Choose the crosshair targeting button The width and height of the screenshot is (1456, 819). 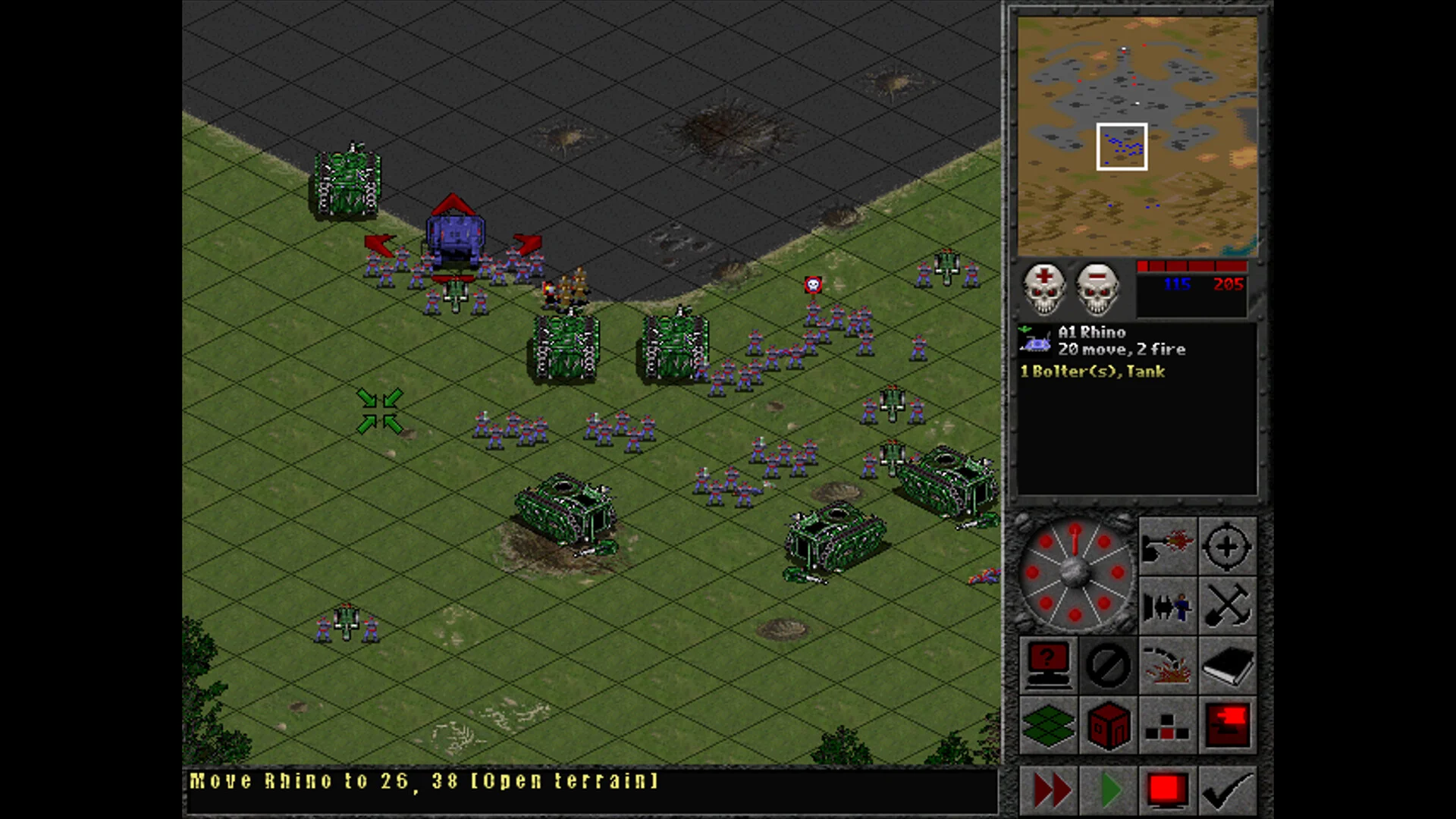pyautogui.click(x=1227, y=546)
